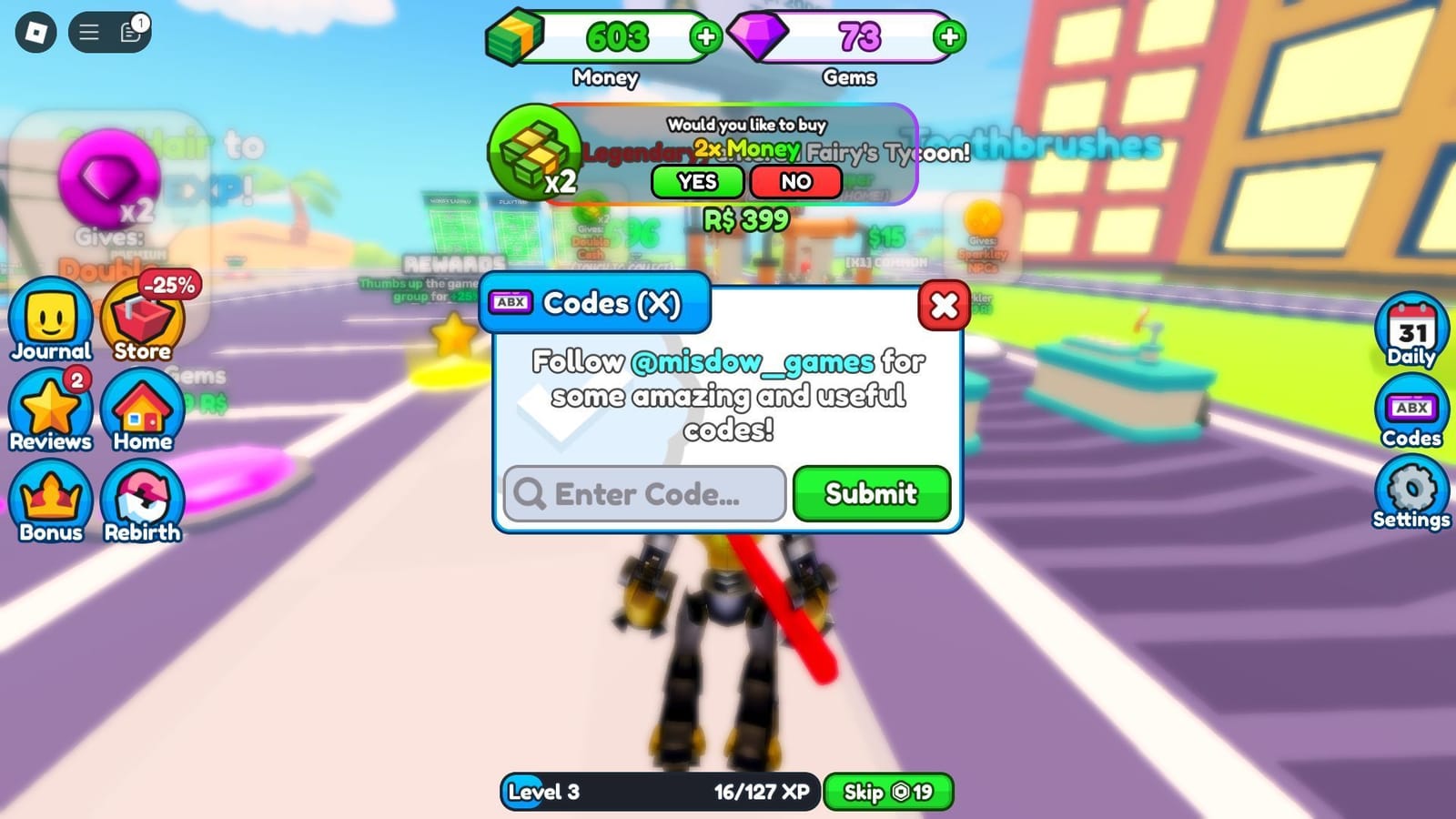Decline the purchase with NO
The width and height of the screenshot is (1456, 819).
click(x=795, y=181)
